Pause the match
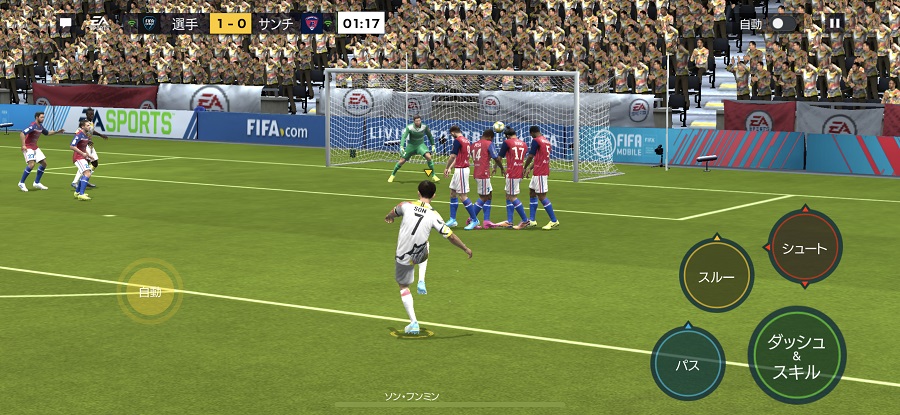The image size is (900, 415). (x=835, y=23)
